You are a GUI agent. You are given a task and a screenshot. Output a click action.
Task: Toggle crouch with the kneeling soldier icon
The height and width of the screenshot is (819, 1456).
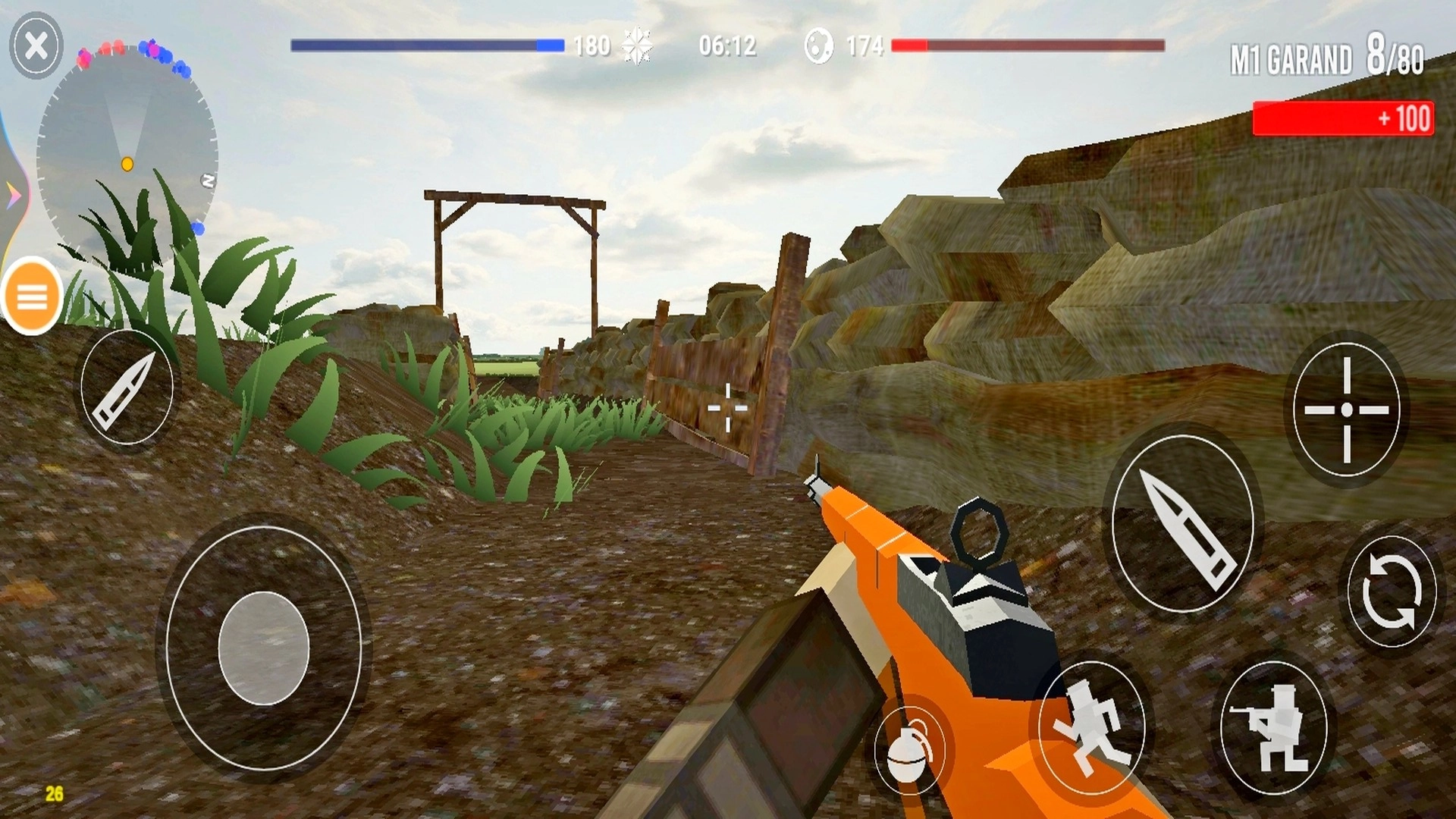(x=1273, y=726)
